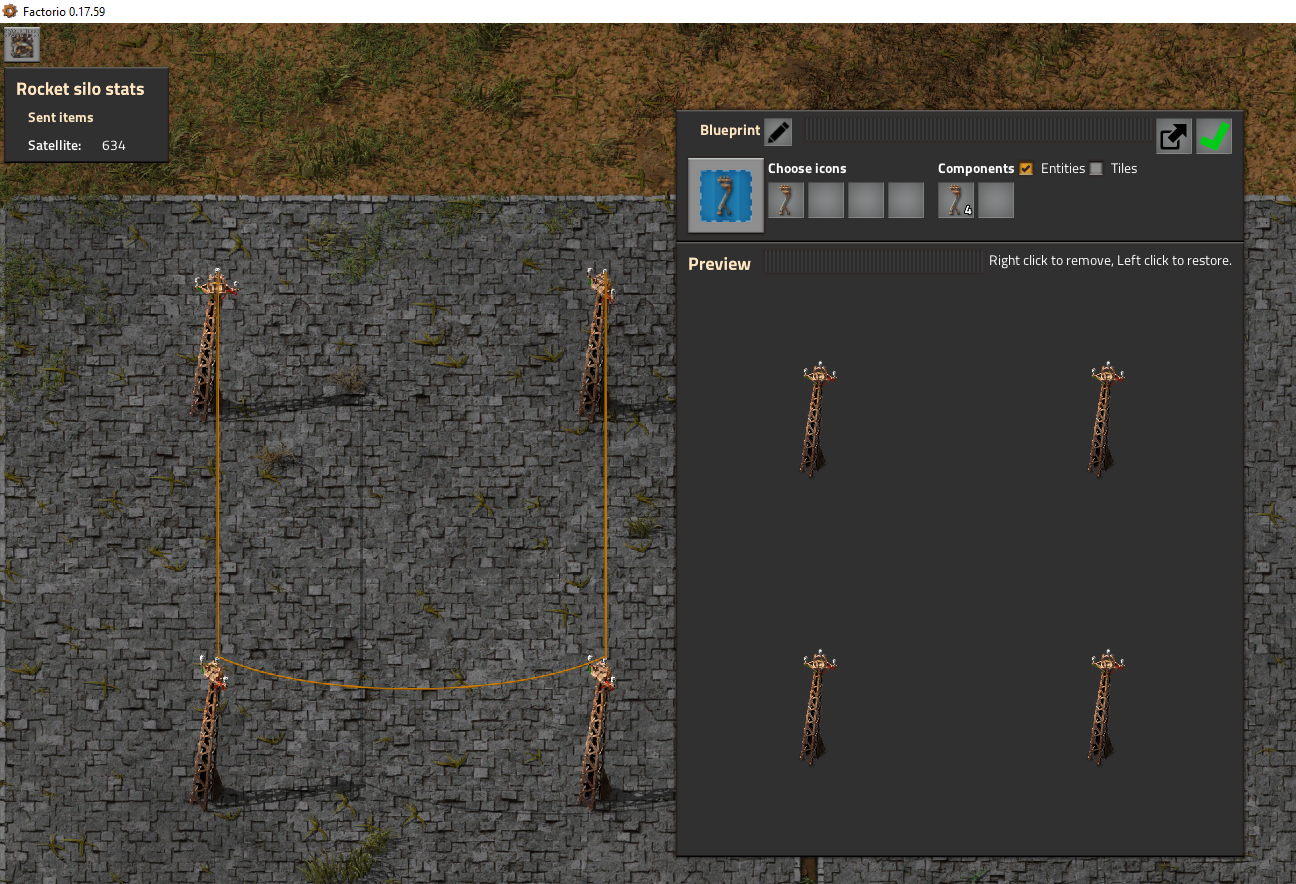Click the pencil icon to rename blueprint
This screenshot has height=884, width=1296.
[x=777, y=130]
